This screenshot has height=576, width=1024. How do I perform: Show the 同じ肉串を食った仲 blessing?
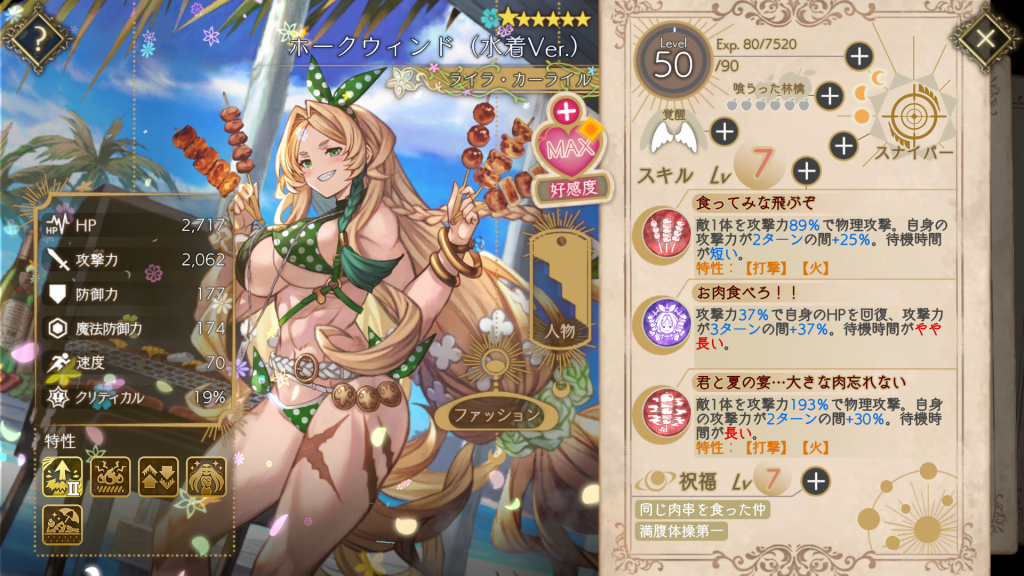click(x=704, y=509)
